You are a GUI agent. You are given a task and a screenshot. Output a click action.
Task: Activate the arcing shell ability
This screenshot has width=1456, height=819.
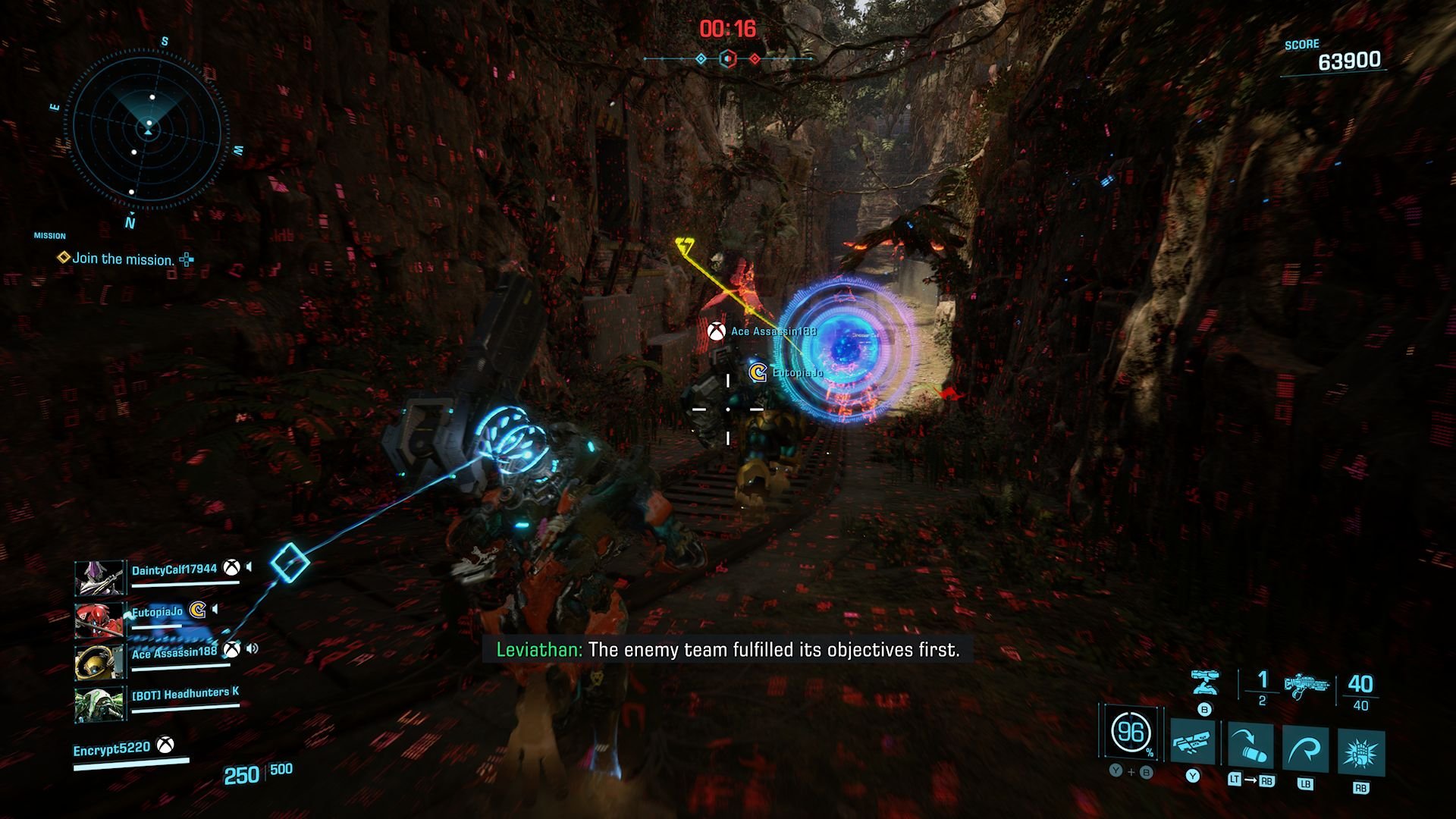coord(1250,746)
